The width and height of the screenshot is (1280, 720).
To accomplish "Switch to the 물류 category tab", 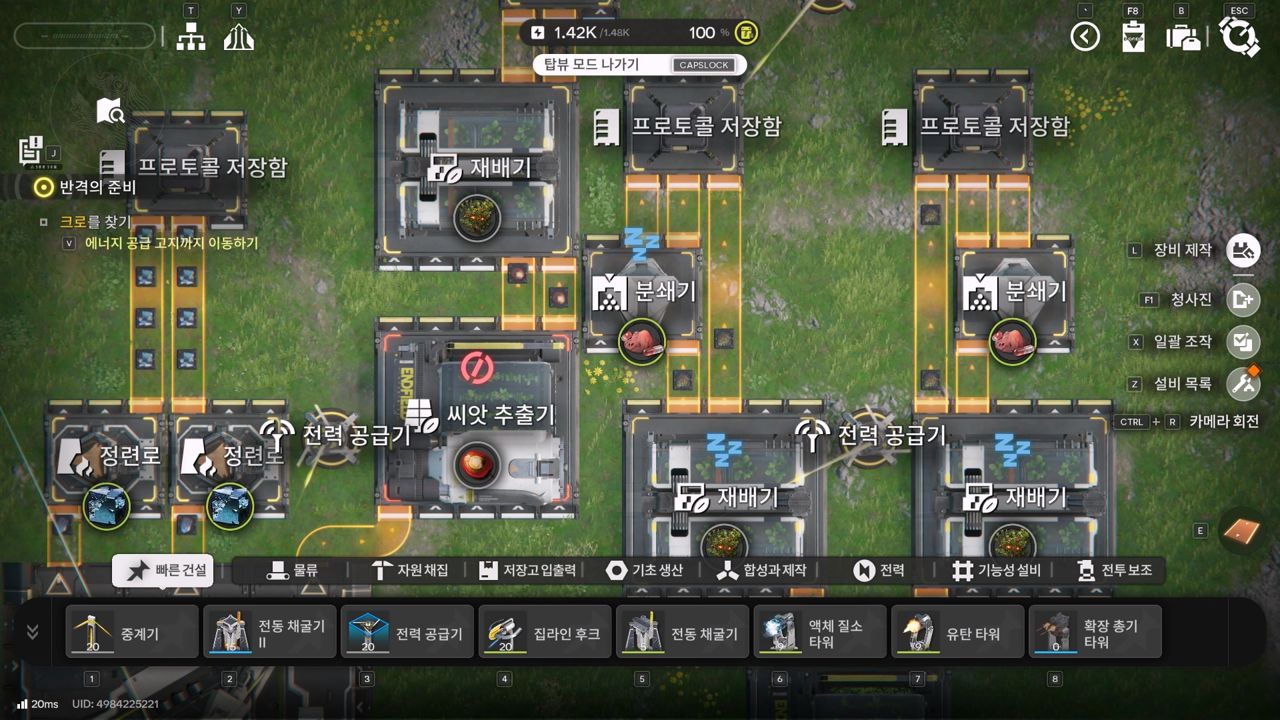I will 292,570.
